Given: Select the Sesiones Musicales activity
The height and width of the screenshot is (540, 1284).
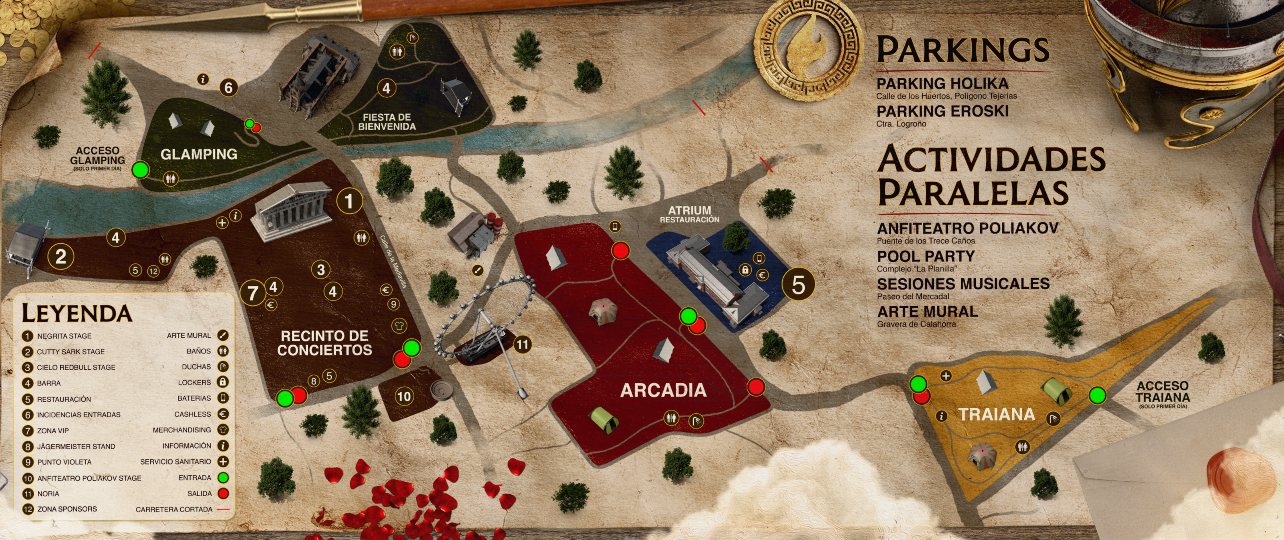Looking at the screenshot, I should (963, 284).
